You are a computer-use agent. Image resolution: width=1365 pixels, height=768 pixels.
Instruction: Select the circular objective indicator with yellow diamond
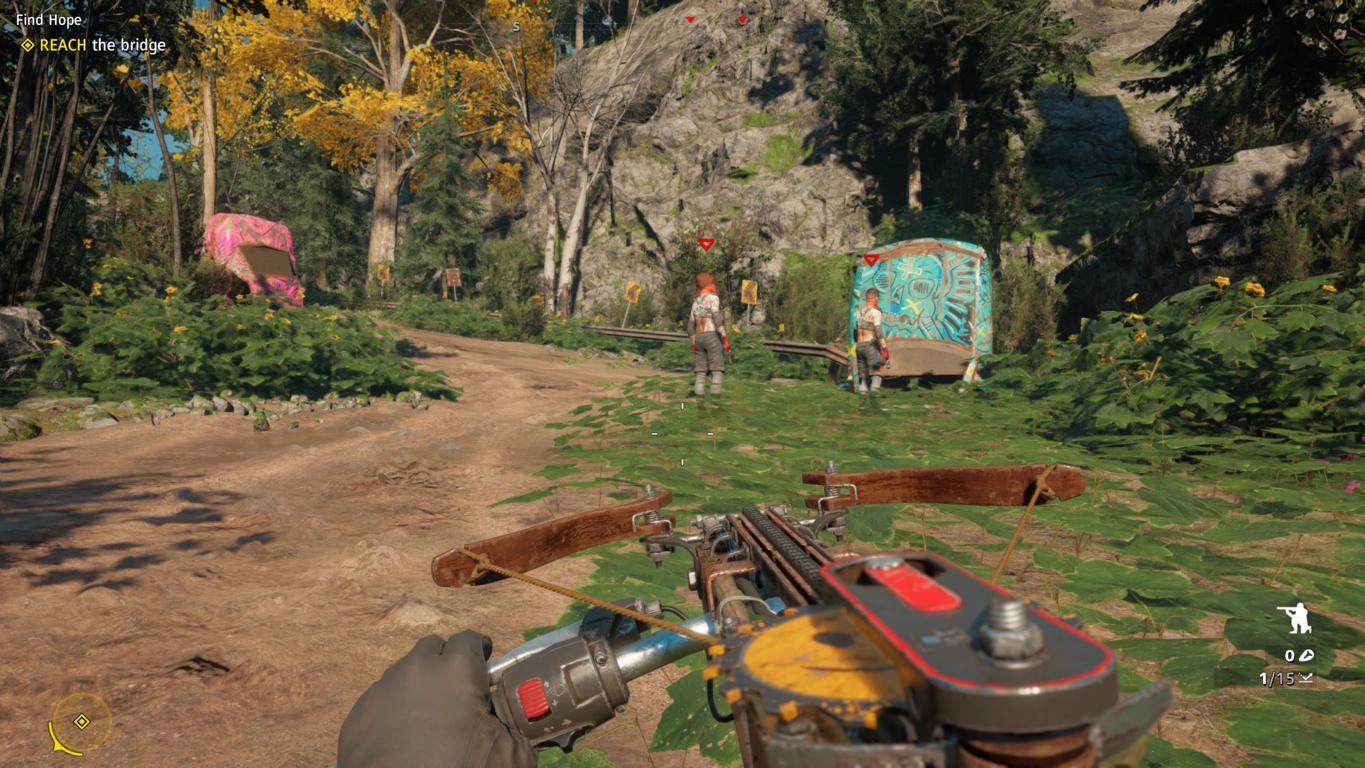(82, 722)
